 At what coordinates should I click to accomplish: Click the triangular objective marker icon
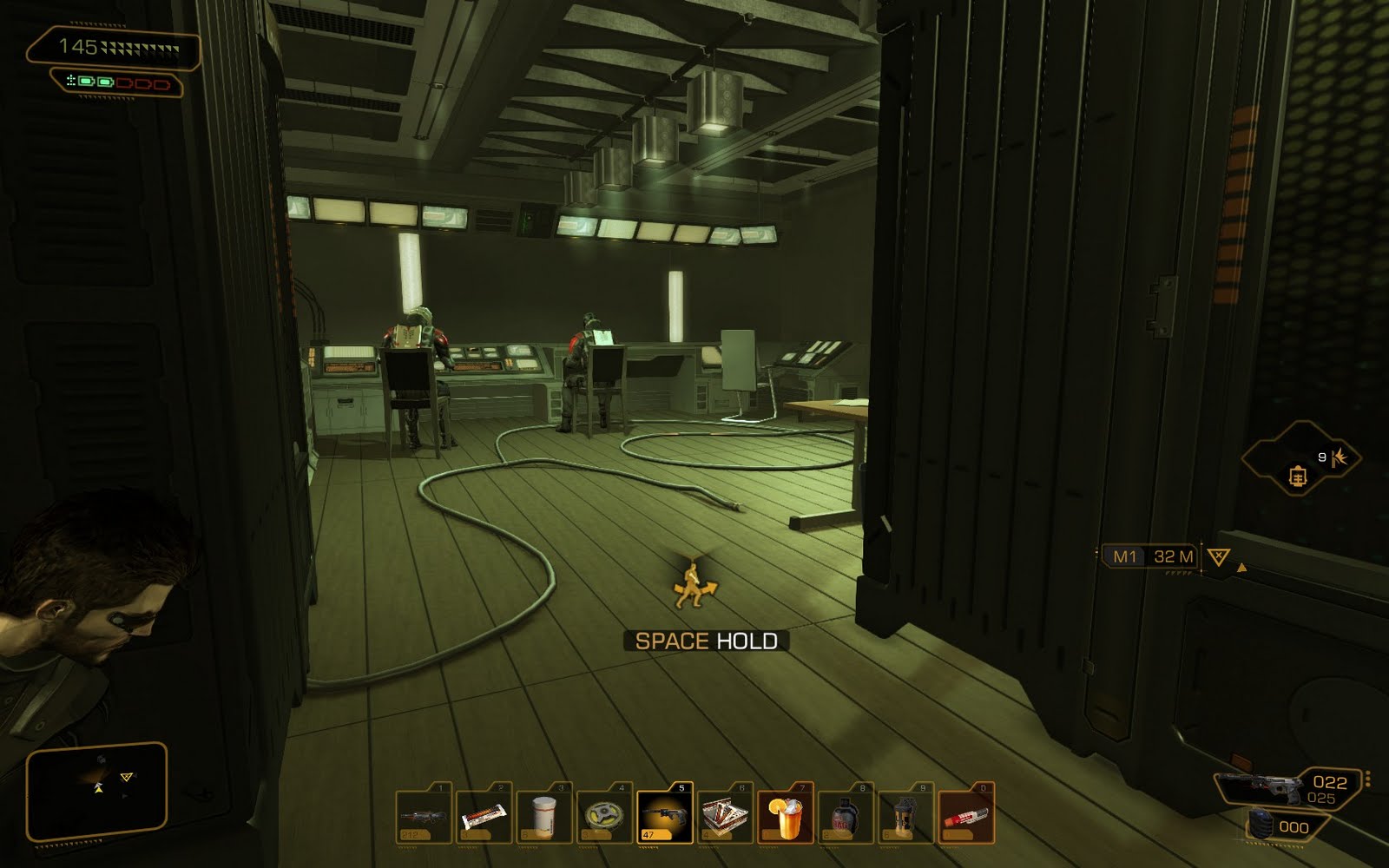click(x=1219, y=556)
